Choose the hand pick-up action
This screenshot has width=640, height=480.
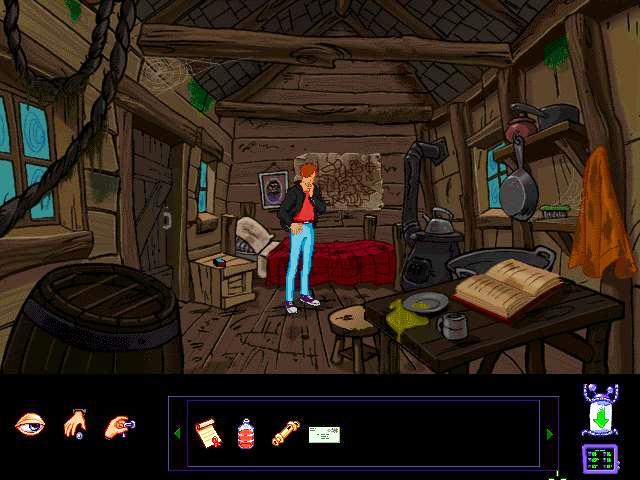tap(75, 425)
